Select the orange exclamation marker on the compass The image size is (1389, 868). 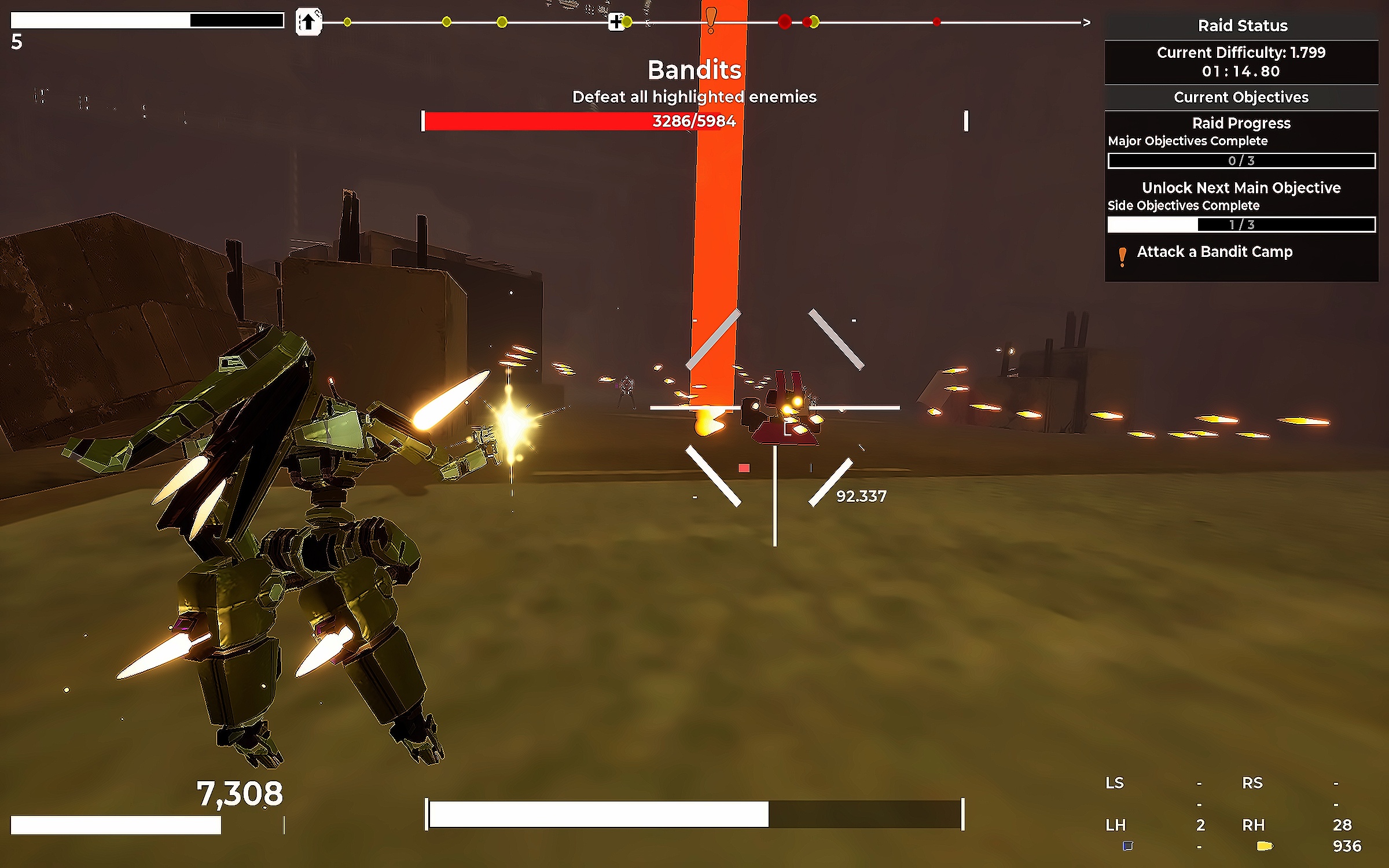(711, 20)
